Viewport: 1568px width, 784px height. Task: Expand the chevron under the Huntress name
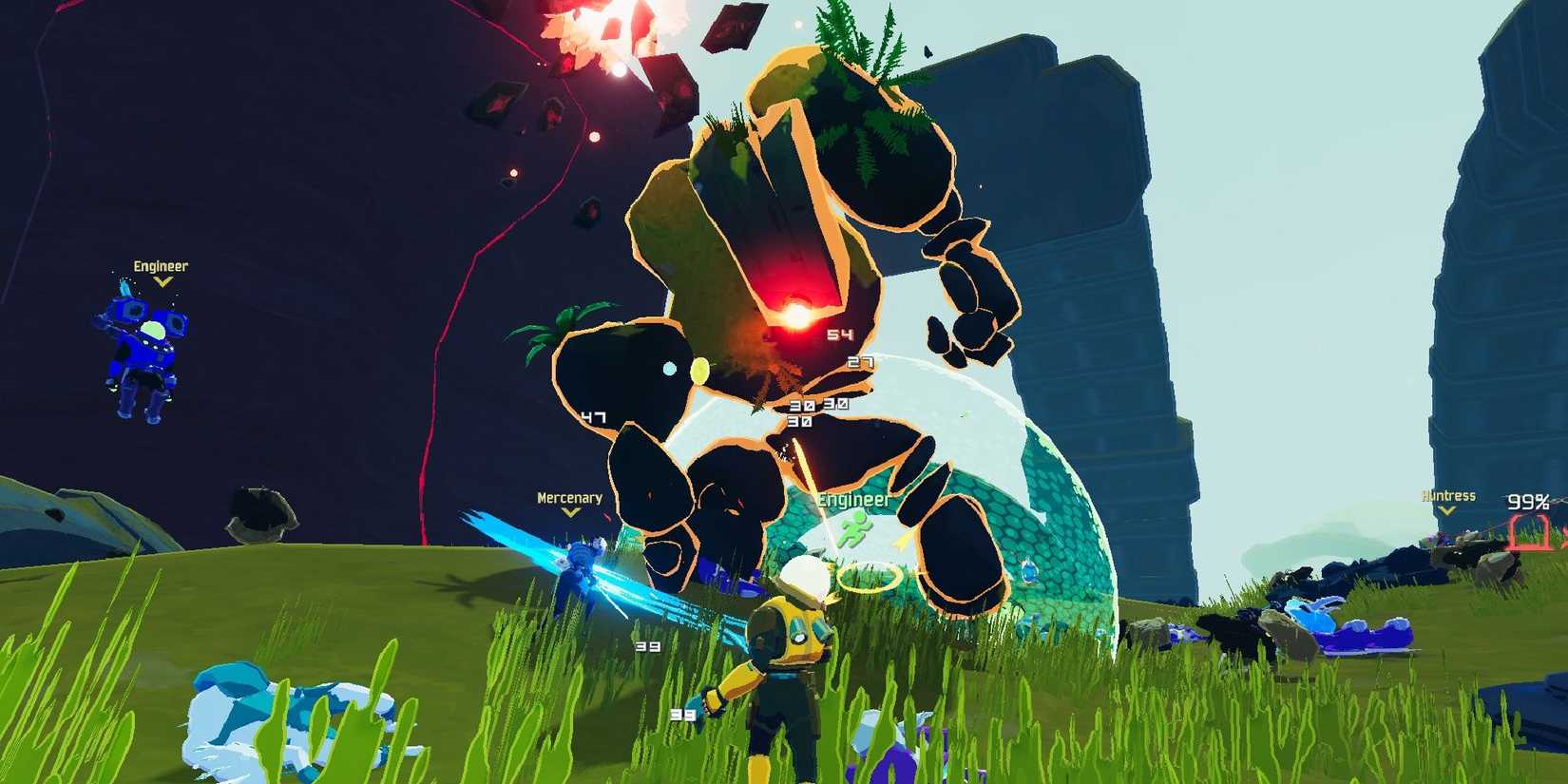coord(1449,510)
